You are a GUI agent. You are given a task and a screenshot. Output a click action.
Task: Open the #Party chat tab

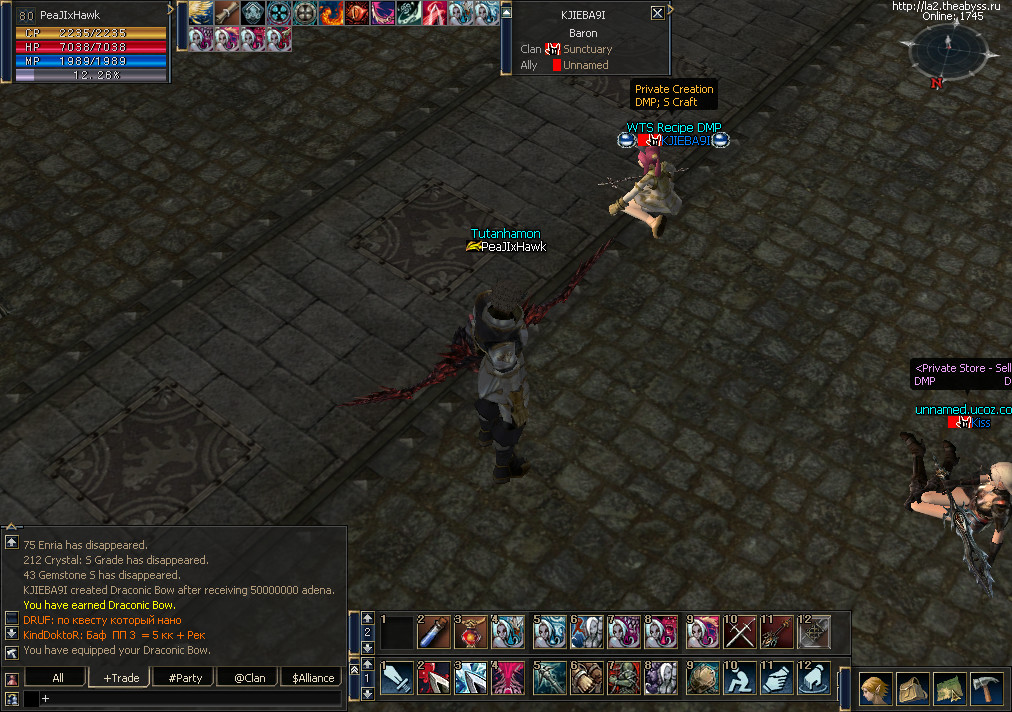(185, 677)
